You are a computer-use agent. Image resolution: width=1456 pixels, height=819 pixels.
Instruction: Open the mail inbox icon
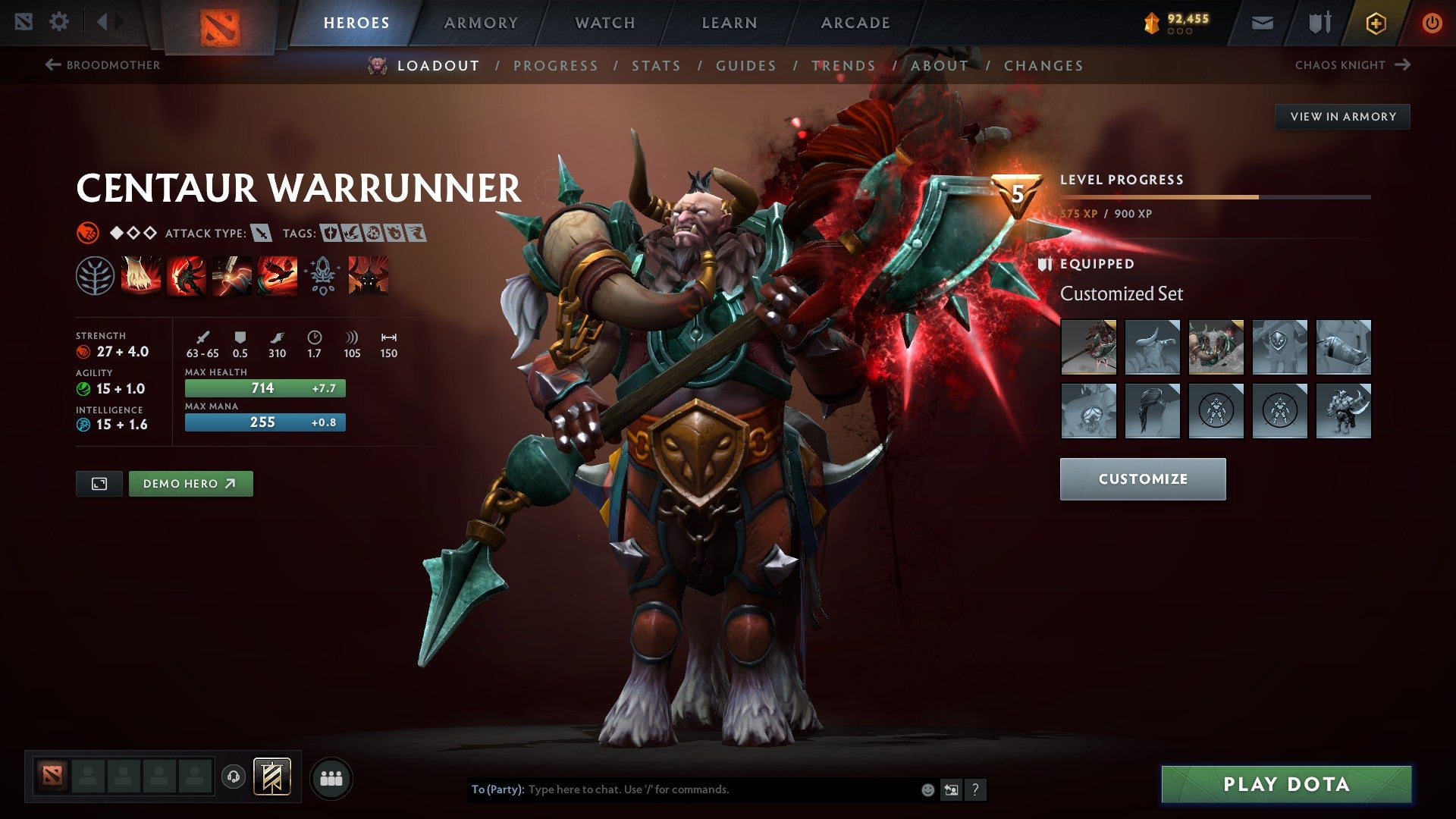point(1260,22)
